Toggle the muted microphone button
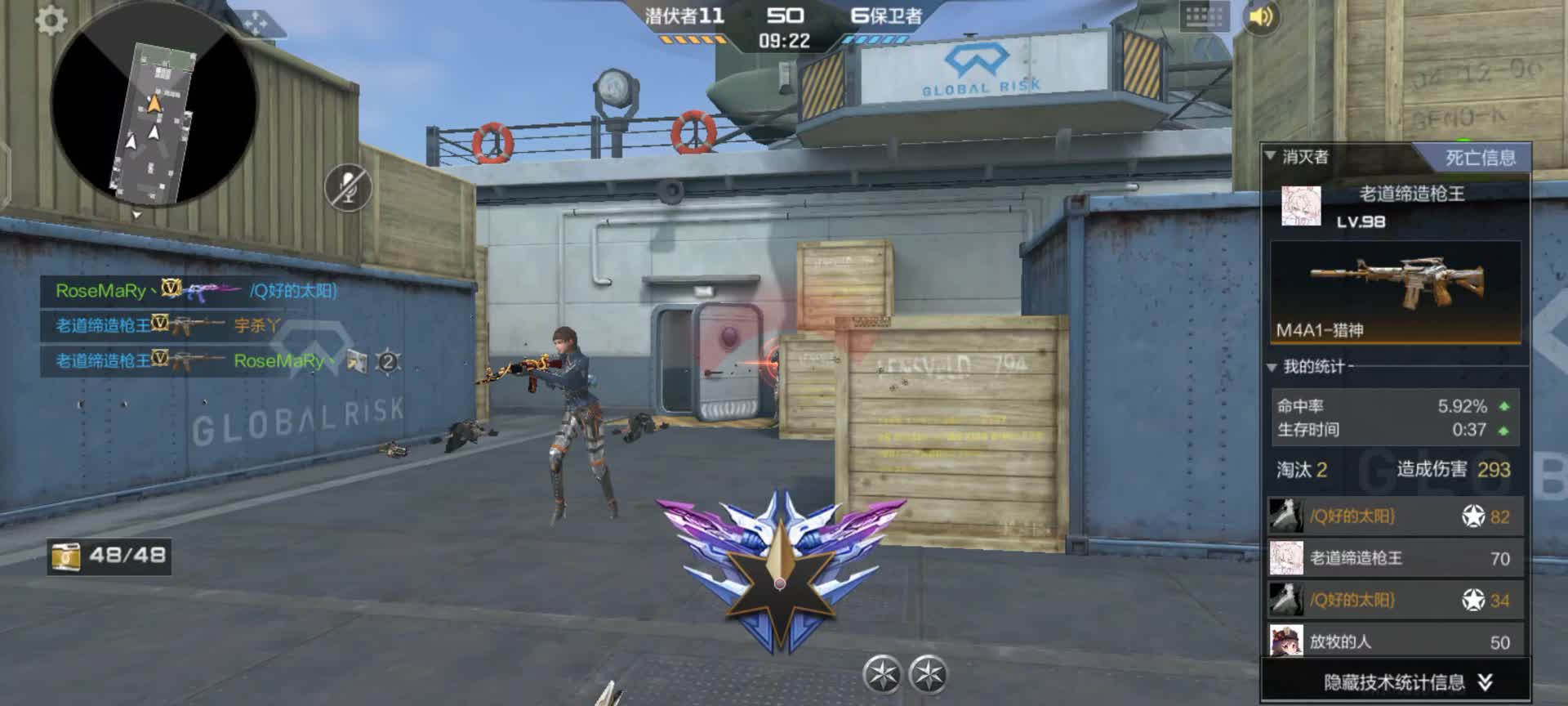Image resolution: width=1568 pixels, height=706 pixels. (x=349, y=188)
